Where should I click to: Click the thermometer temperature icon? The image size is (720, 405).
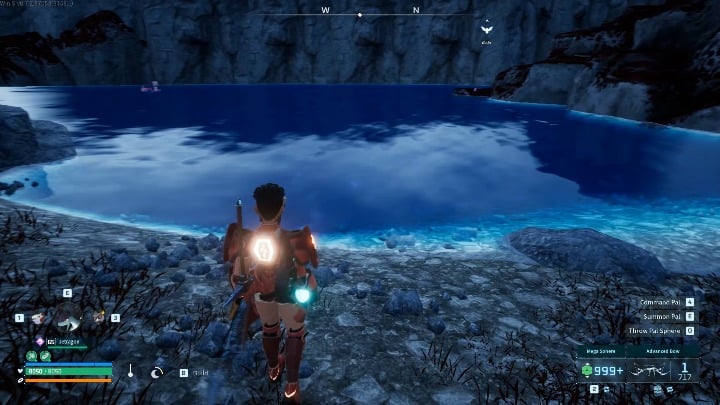[130, 371]
